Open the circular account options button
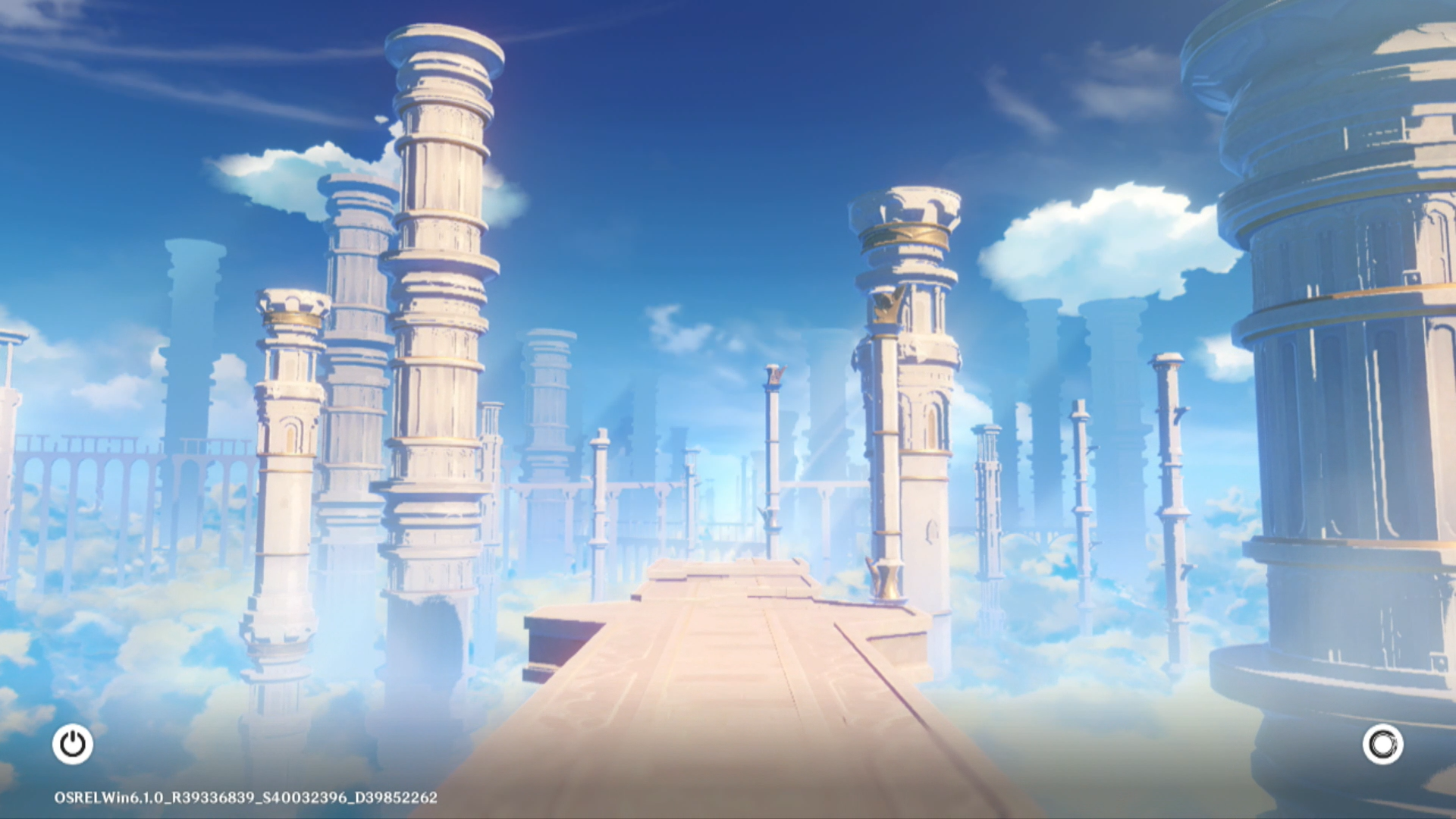Screen dimensions: 1456x819 click(1382, 744)
